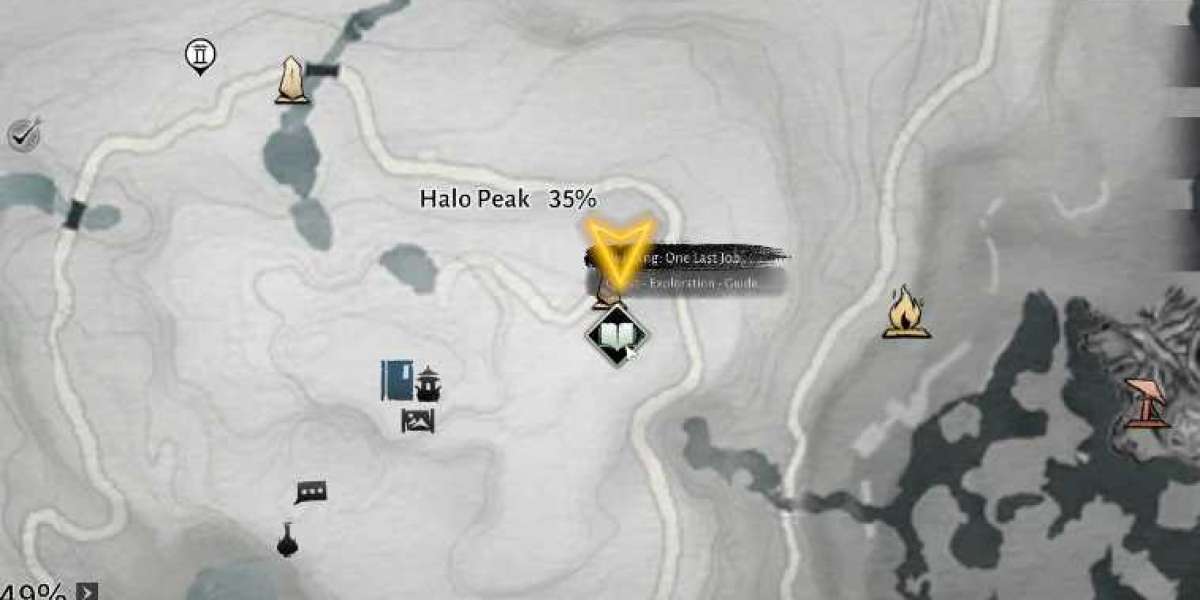Open the One Last Job quest tooltip
The width and height of the screenshot is (1200, 600).
point(700,258)
